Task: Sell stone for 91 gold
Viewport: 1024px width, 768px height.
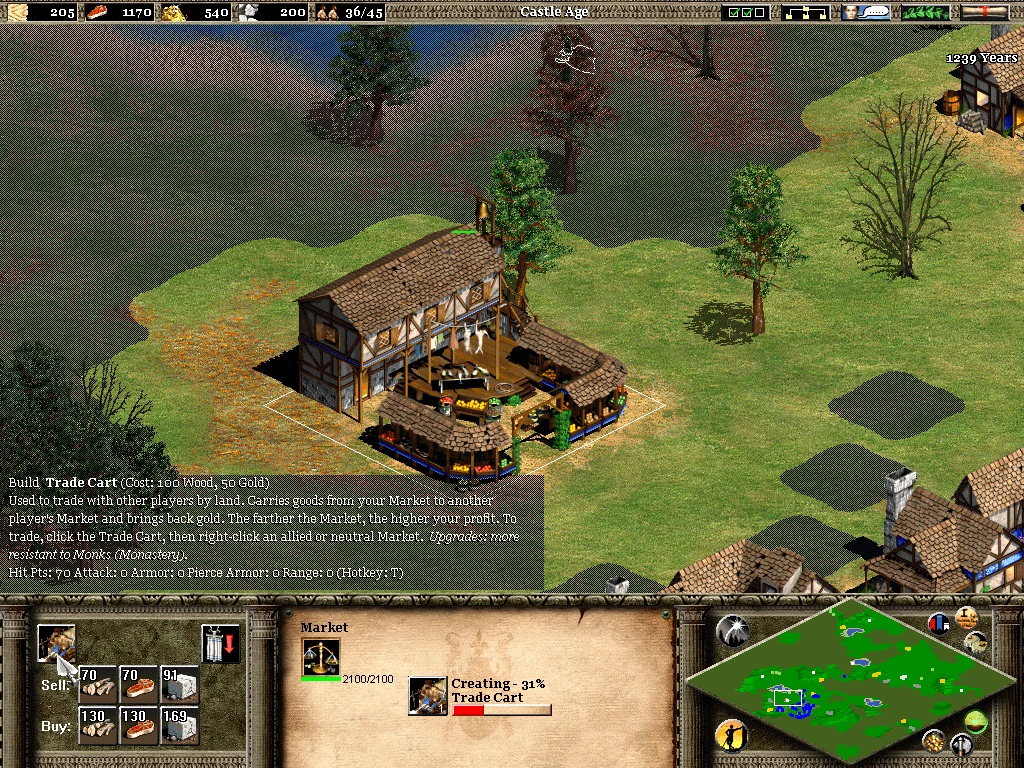Action: 179,685
